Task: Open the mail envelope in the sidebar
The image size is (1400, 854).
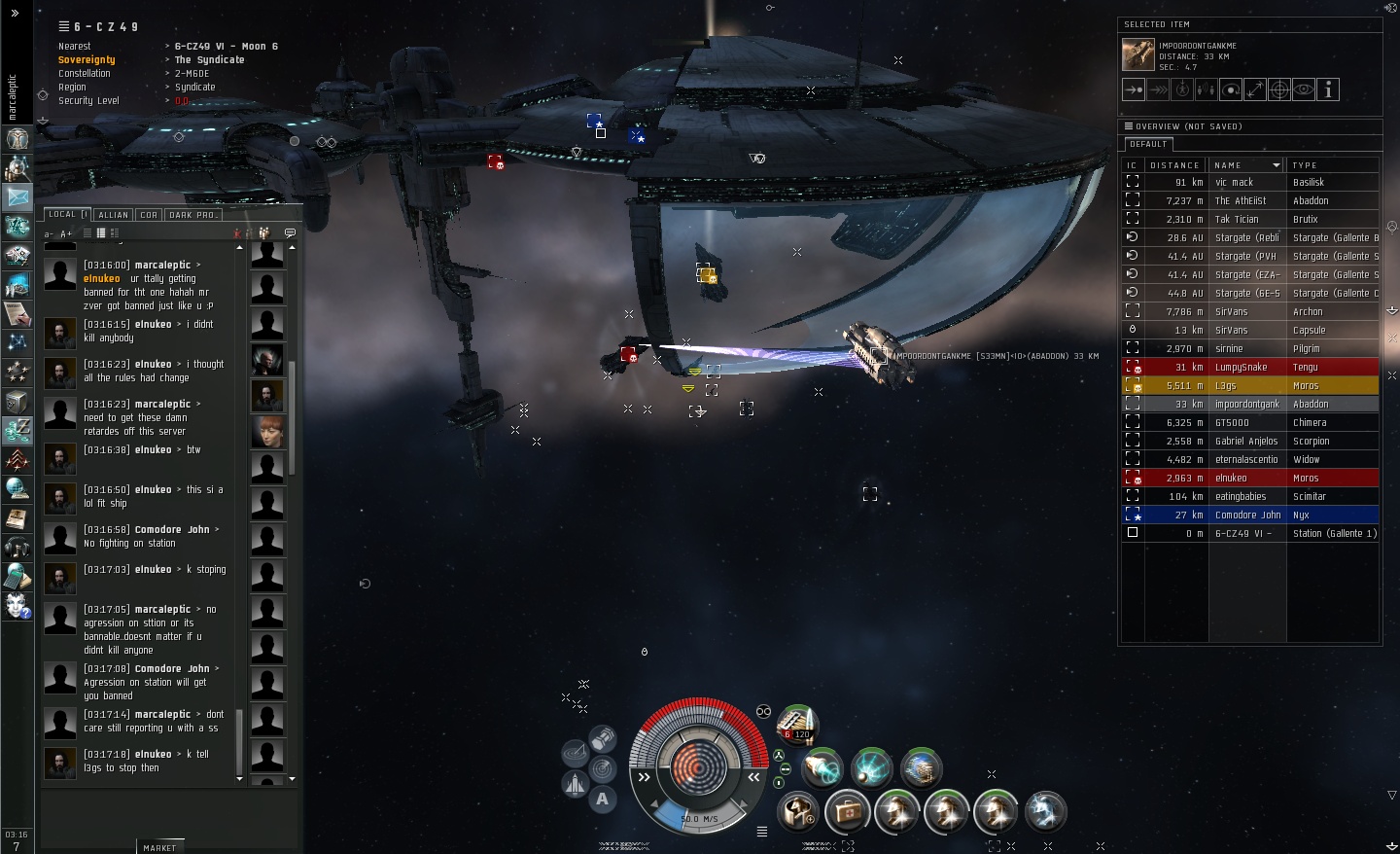Action: pyautogui.click(x=17, y=196)
